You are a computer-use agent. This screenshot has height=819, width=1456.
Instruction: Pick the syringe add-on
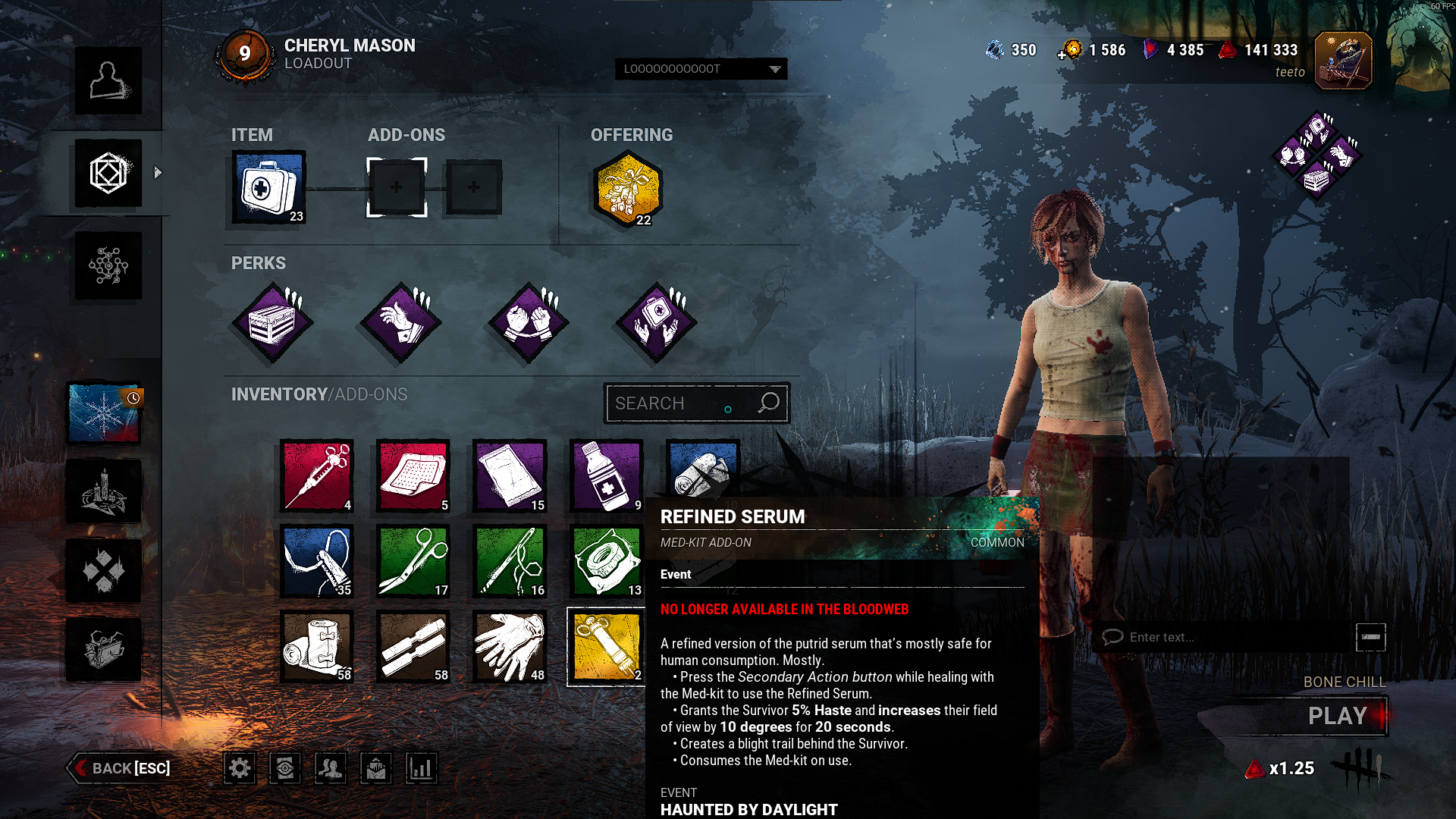pos(316,476)
